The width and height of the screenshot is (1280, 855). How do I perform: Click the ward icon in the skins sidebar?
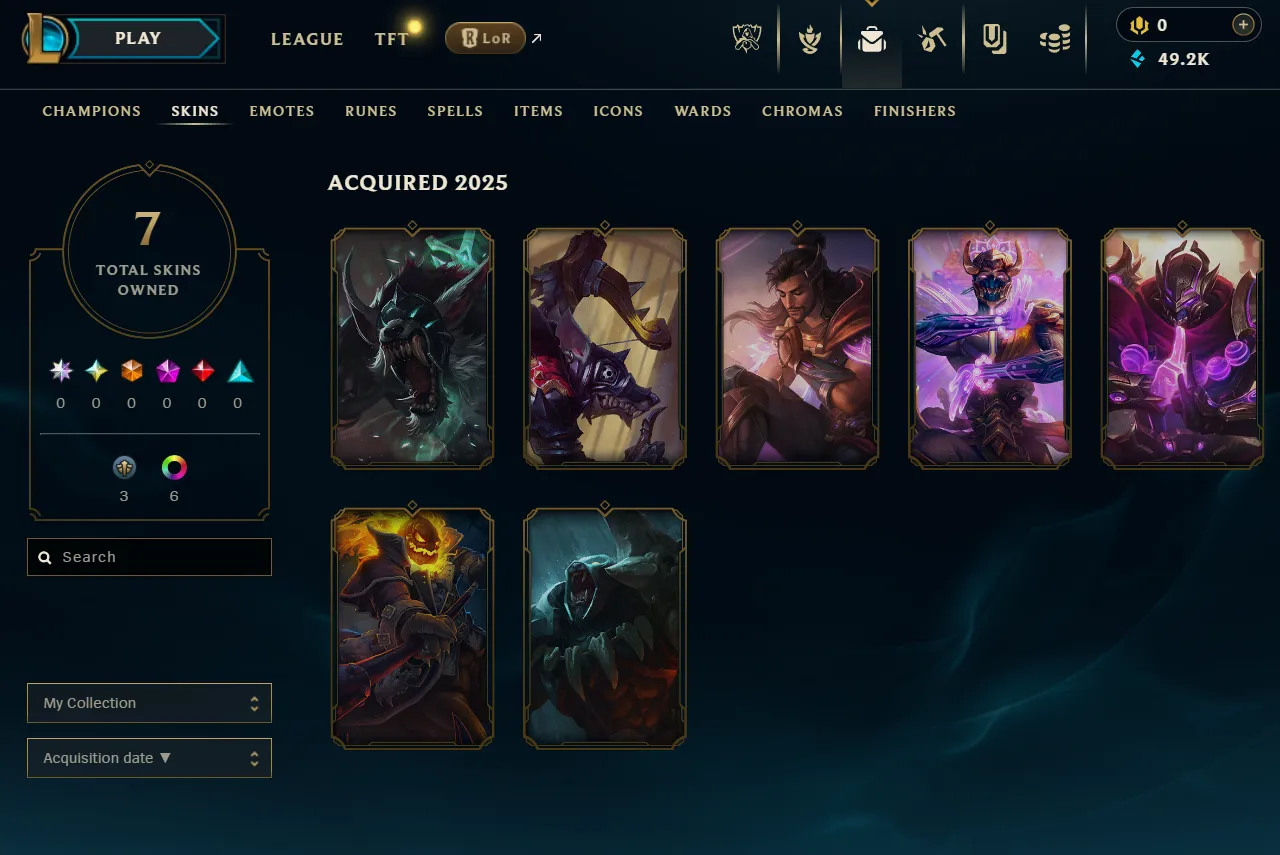tap(124, 467)
